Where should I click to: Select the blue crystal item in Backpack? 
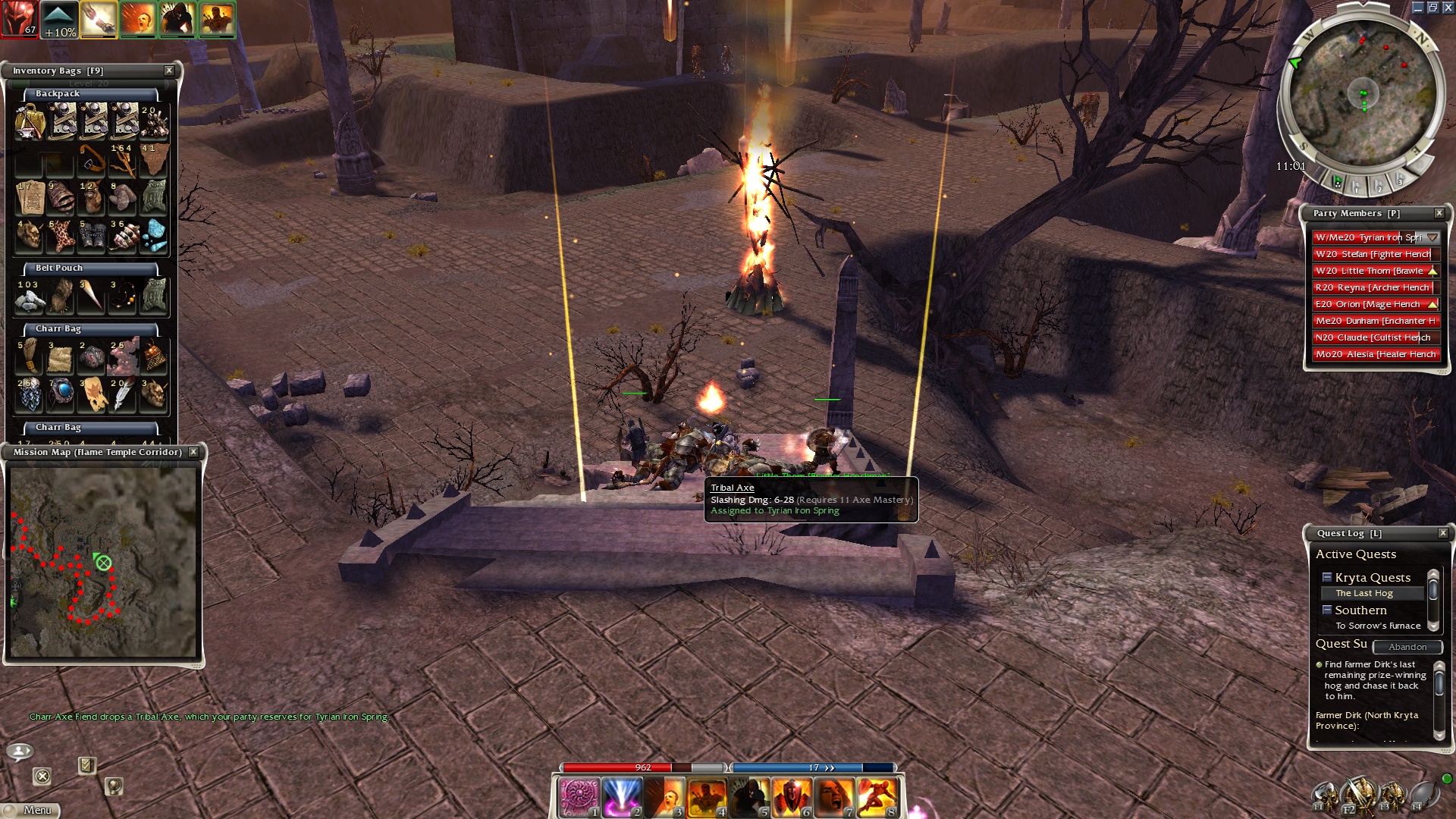(154, 236)
